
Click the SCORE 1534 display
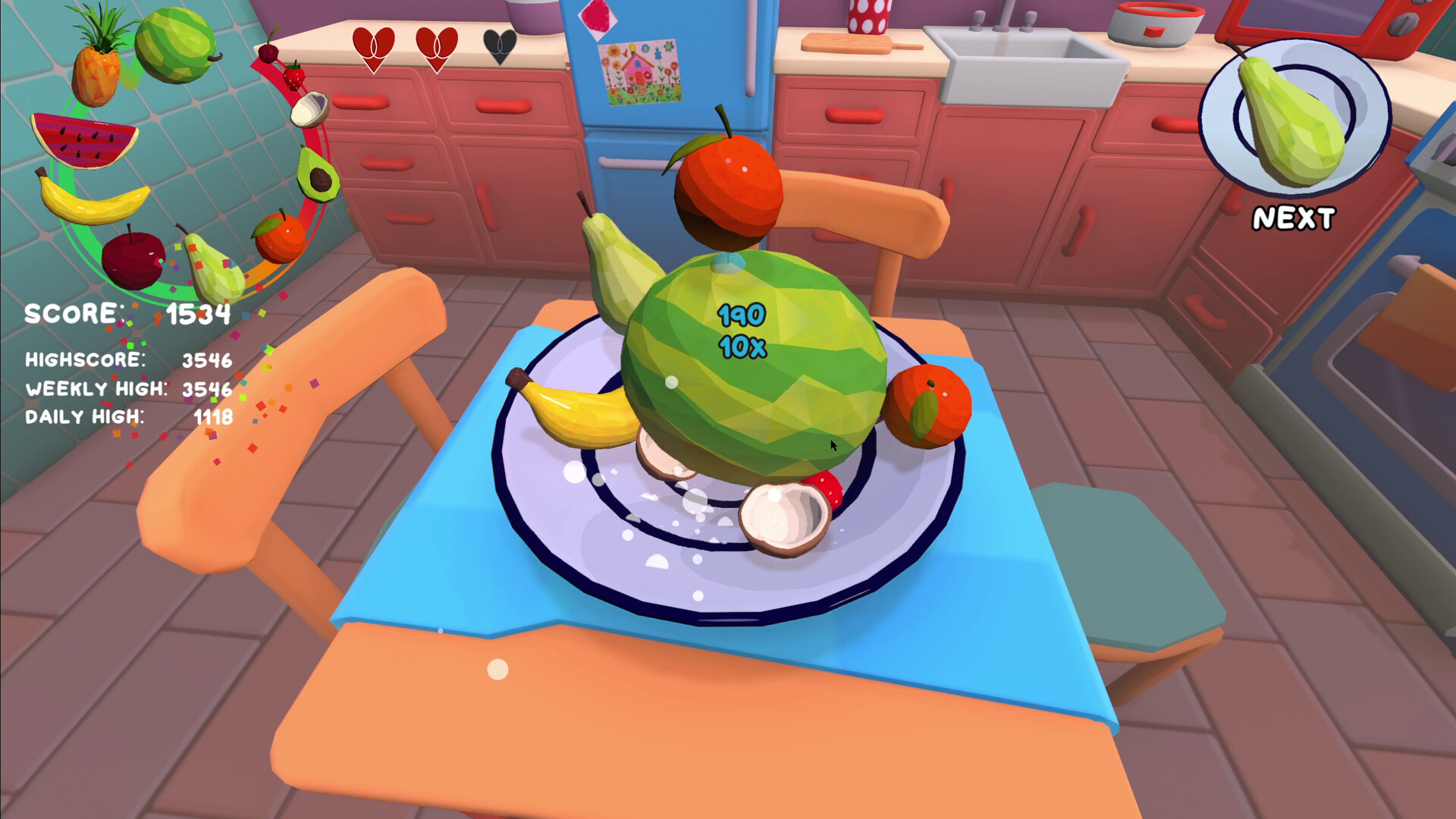click(129, 313)
